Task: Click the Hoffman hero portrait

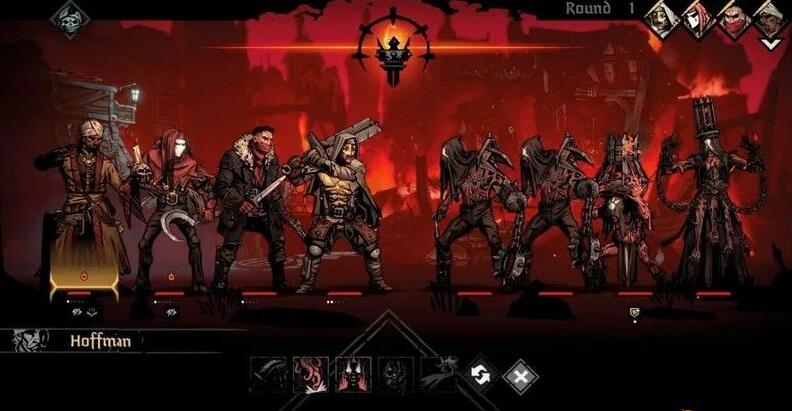Action: [x=30, y=340]
